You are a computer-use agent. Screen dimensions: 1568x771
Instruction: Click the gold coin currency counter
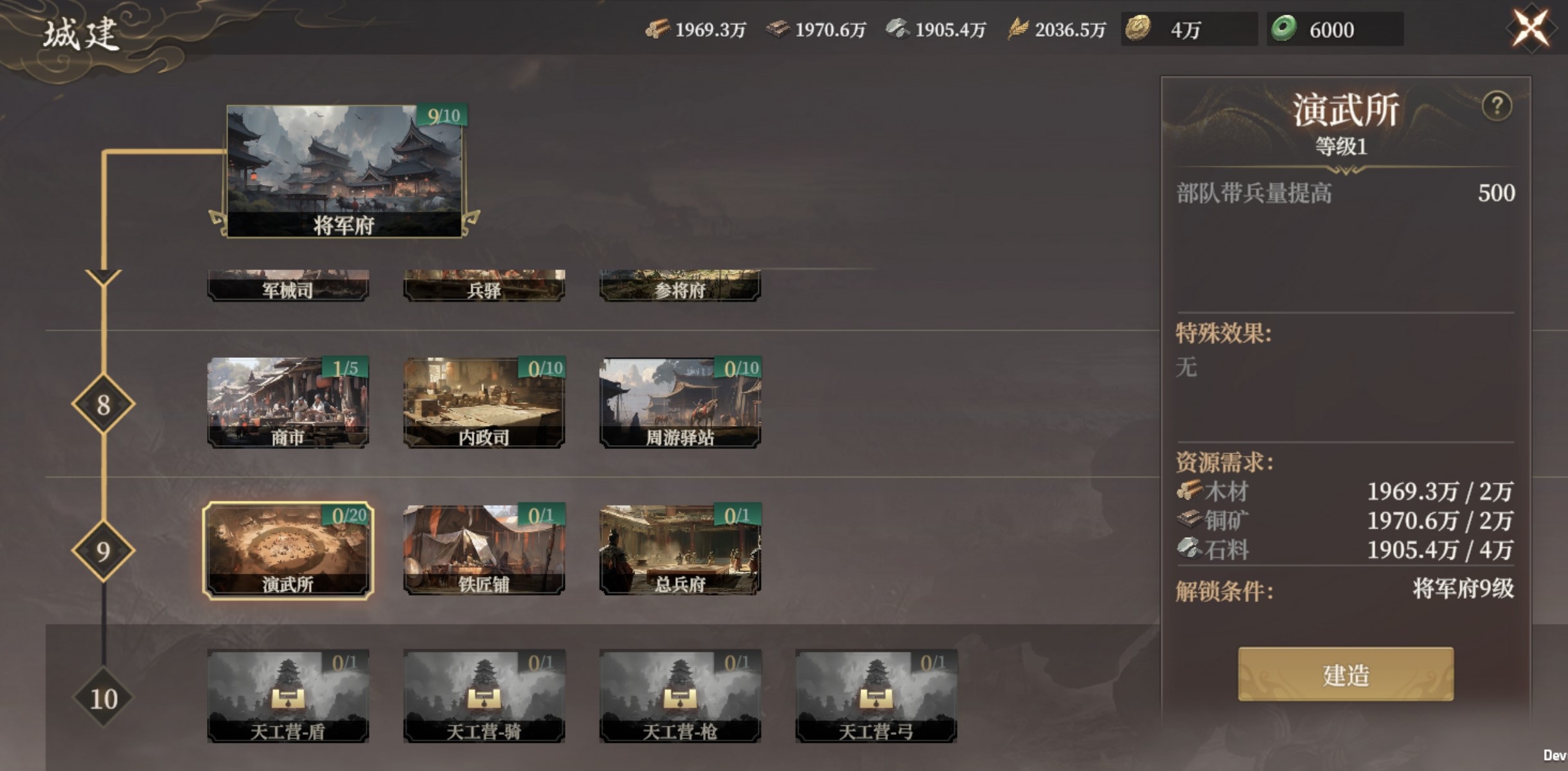[x=1189, y=30]
